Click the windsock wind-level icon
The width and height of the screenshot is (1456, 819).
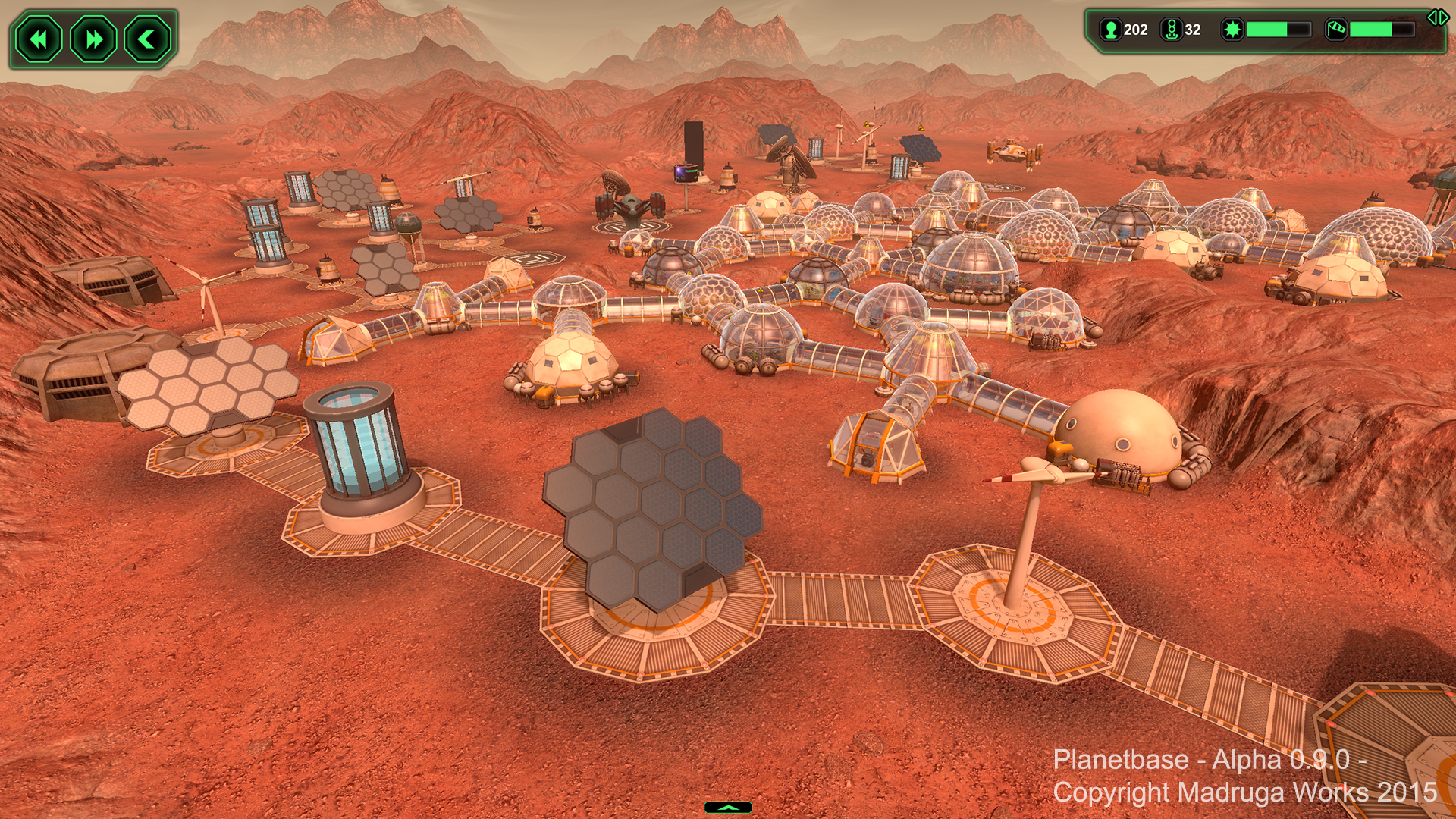[1336, 30]
